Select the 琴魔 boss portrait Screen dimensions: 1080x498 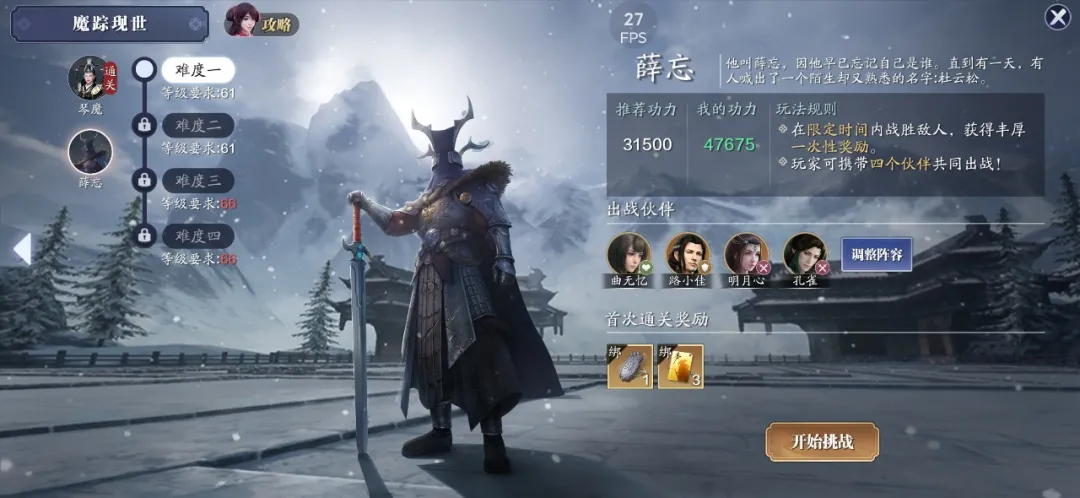click(x=90, y=78)
